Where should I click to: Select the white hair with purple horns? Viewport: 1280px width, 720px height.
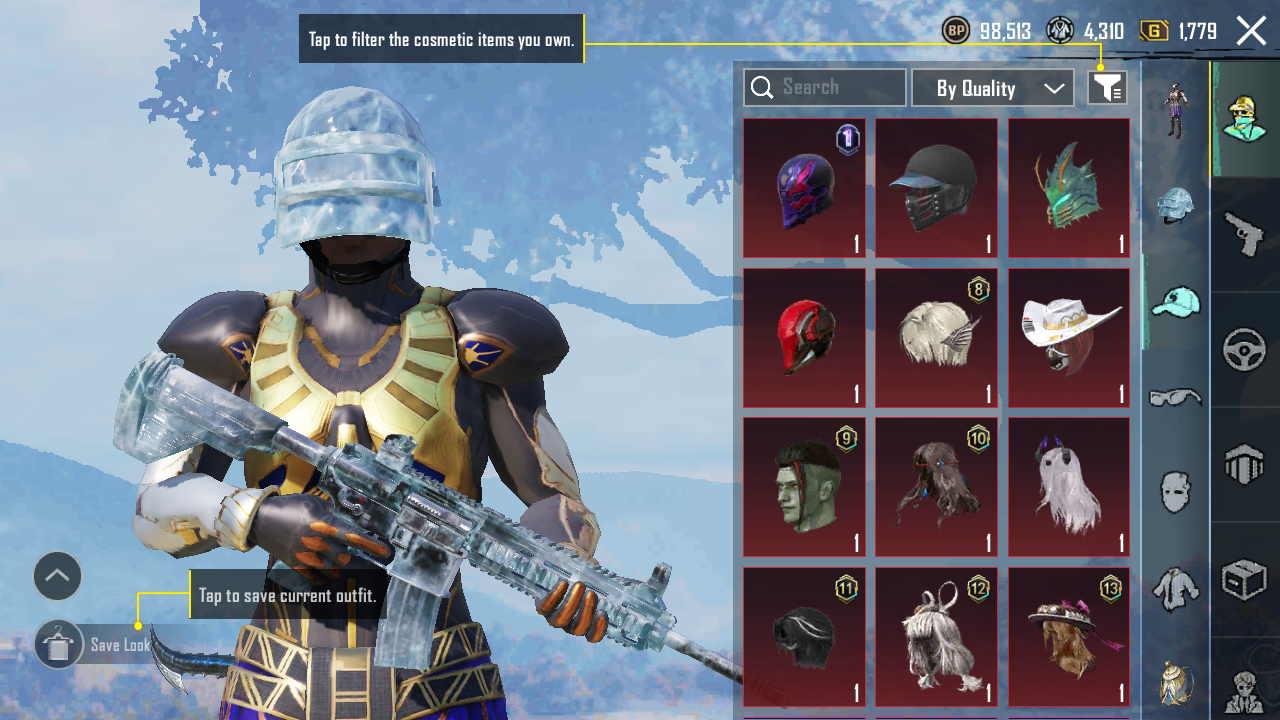point(1068,487)
